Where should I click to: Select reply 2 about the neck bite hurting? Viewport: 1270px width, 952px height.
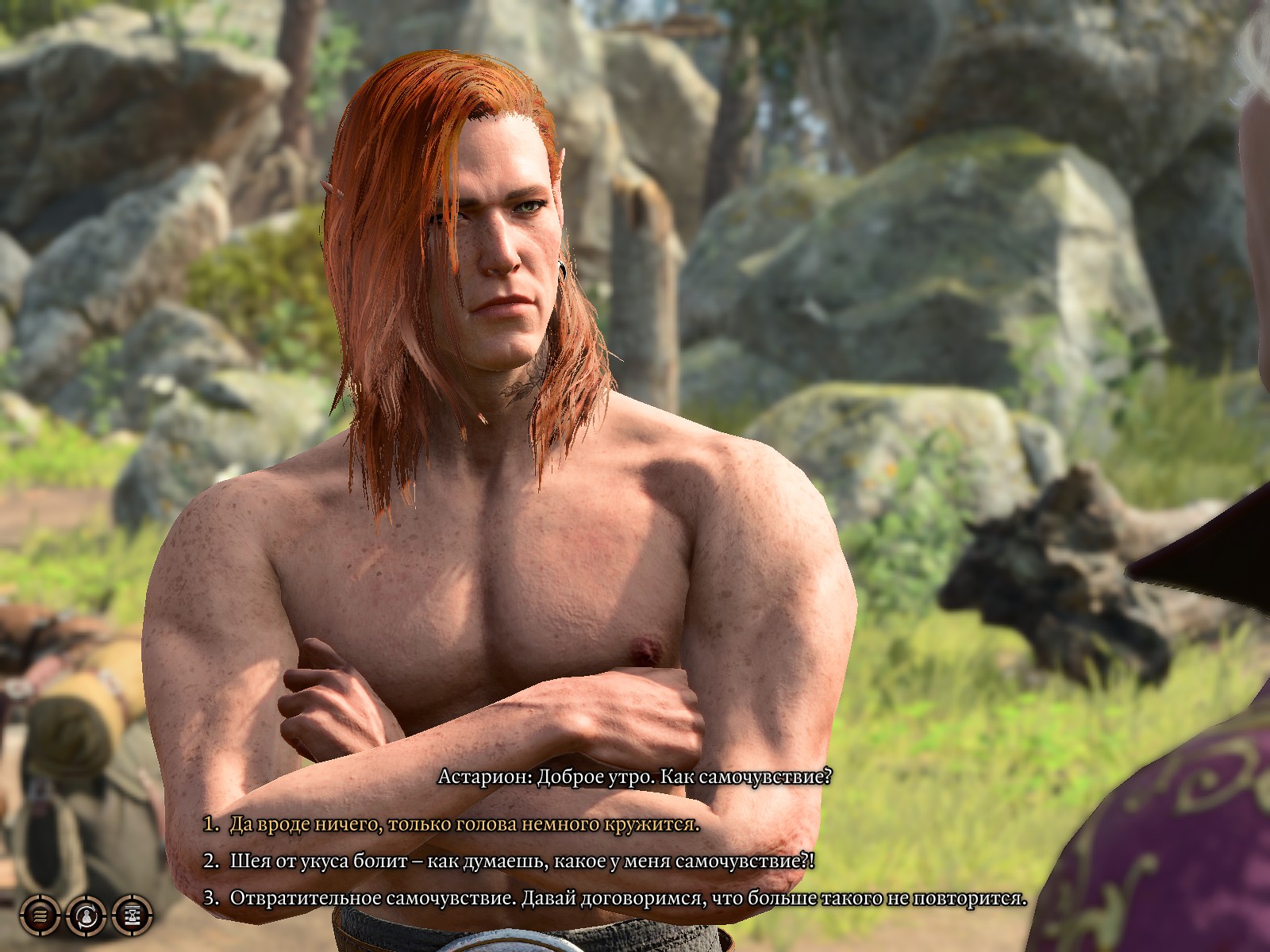(x=521, y=861)
